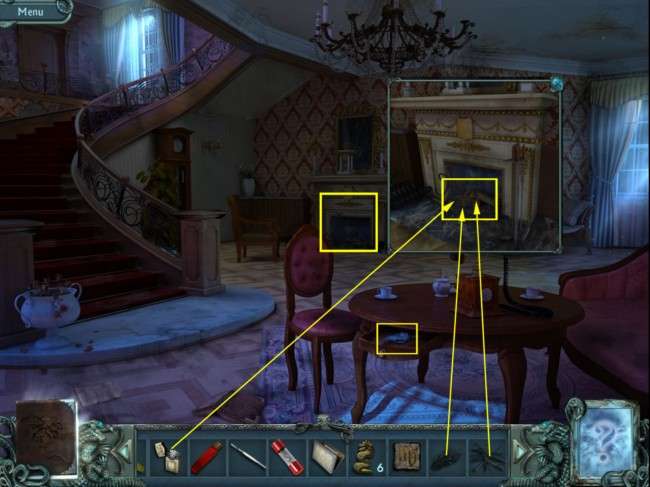Pick the dark coal lump item
Viewport: 650px width, 487px height.
[445, 457]
